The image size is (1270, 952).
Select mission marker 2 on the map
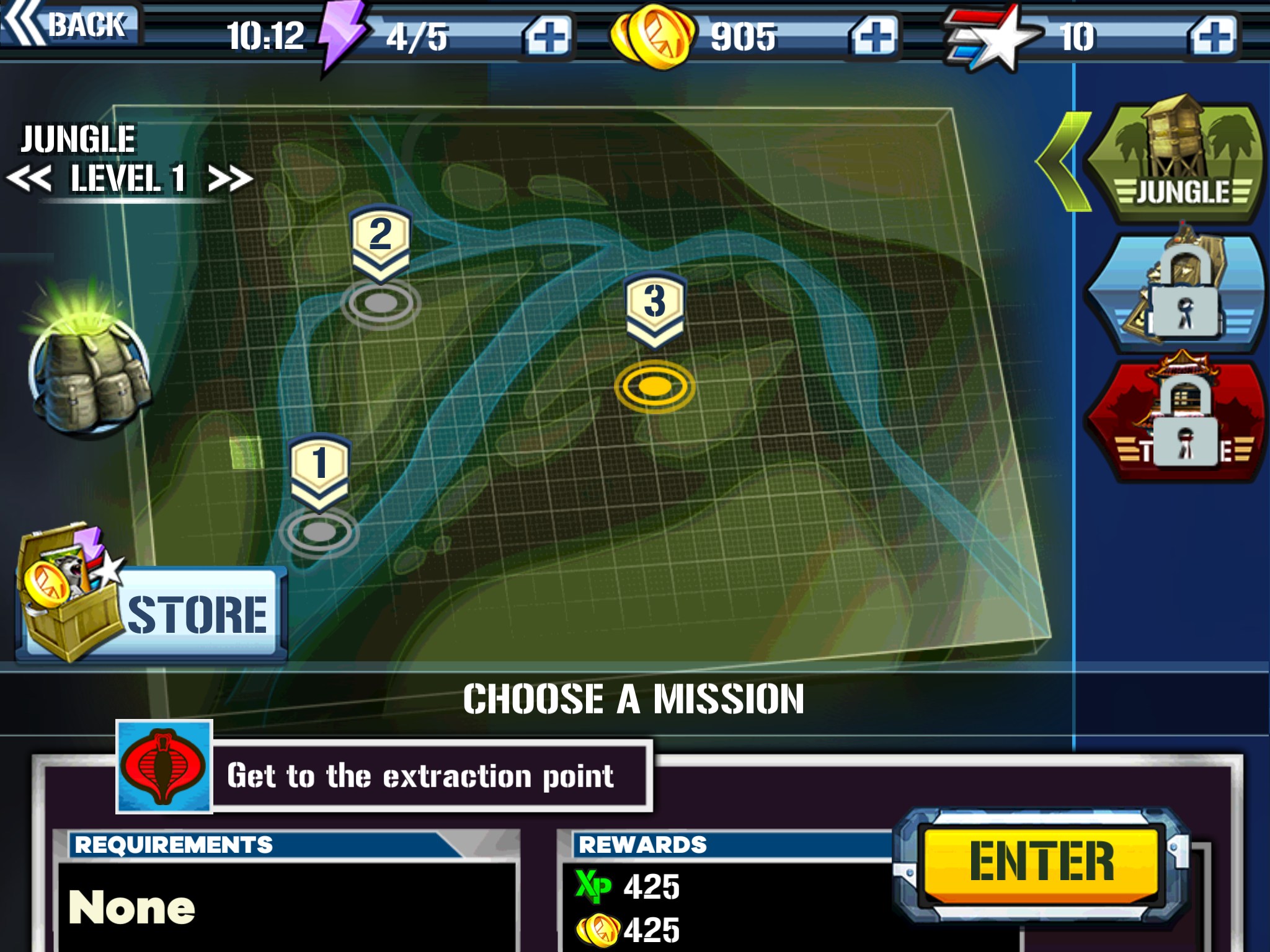[380, 242]
